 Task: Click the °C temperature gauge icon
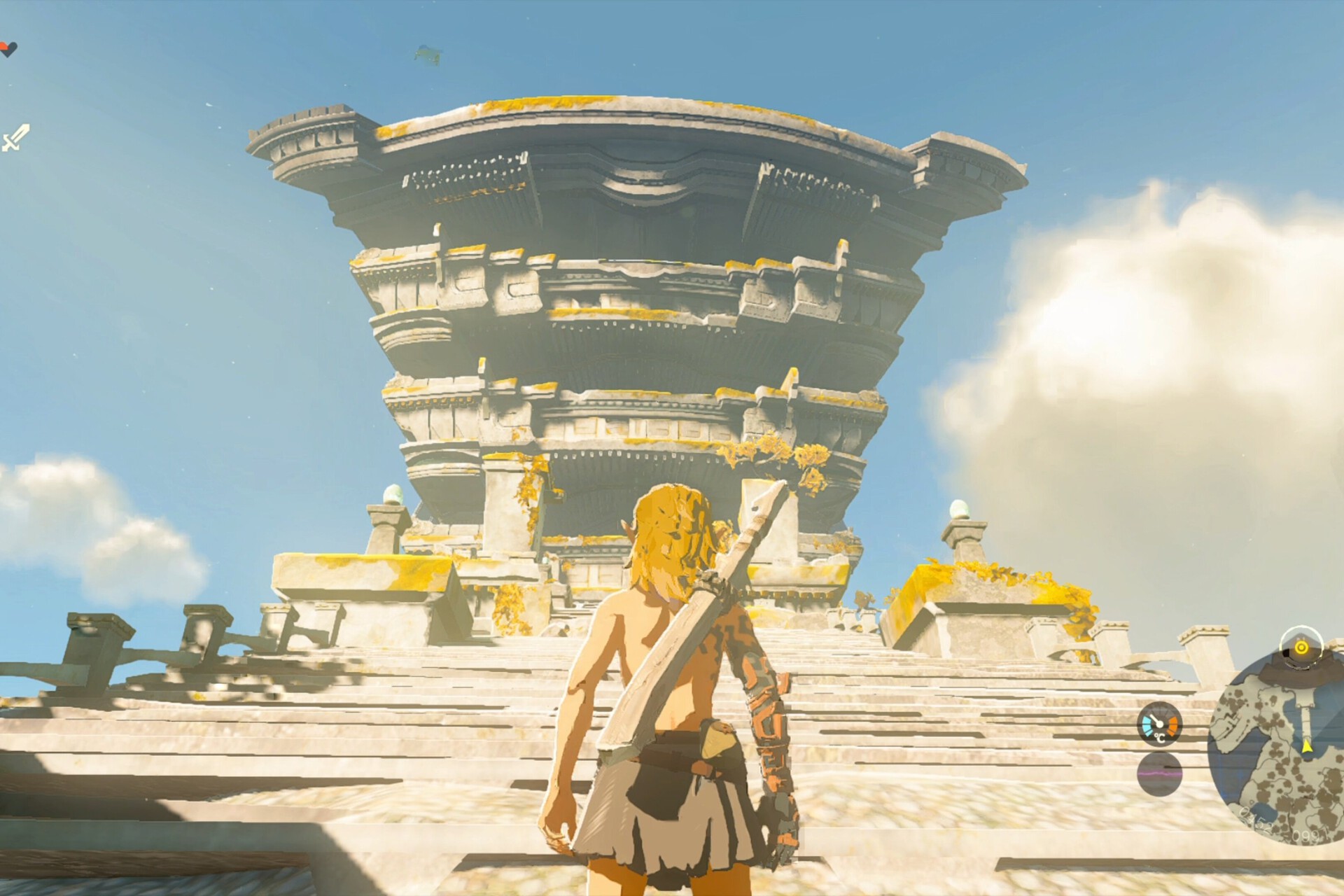[x=1159, y=724]
